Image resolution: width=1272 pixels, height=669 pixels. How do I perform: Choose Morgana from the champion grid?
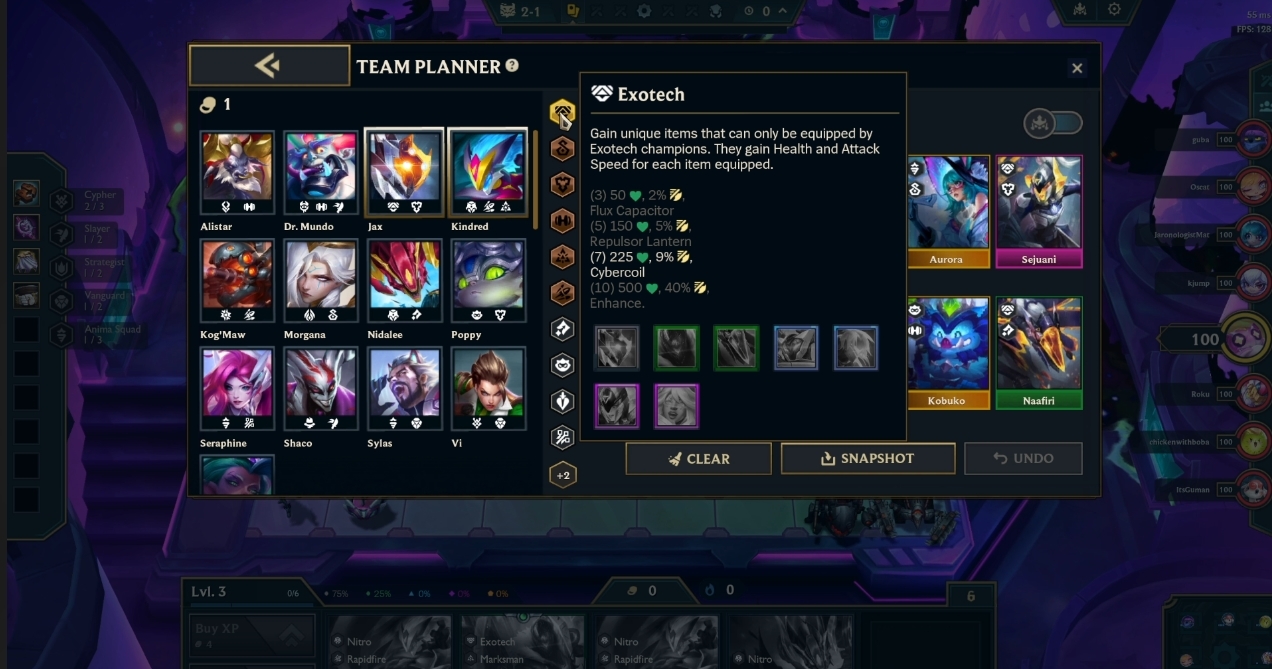tap(321, 282)
